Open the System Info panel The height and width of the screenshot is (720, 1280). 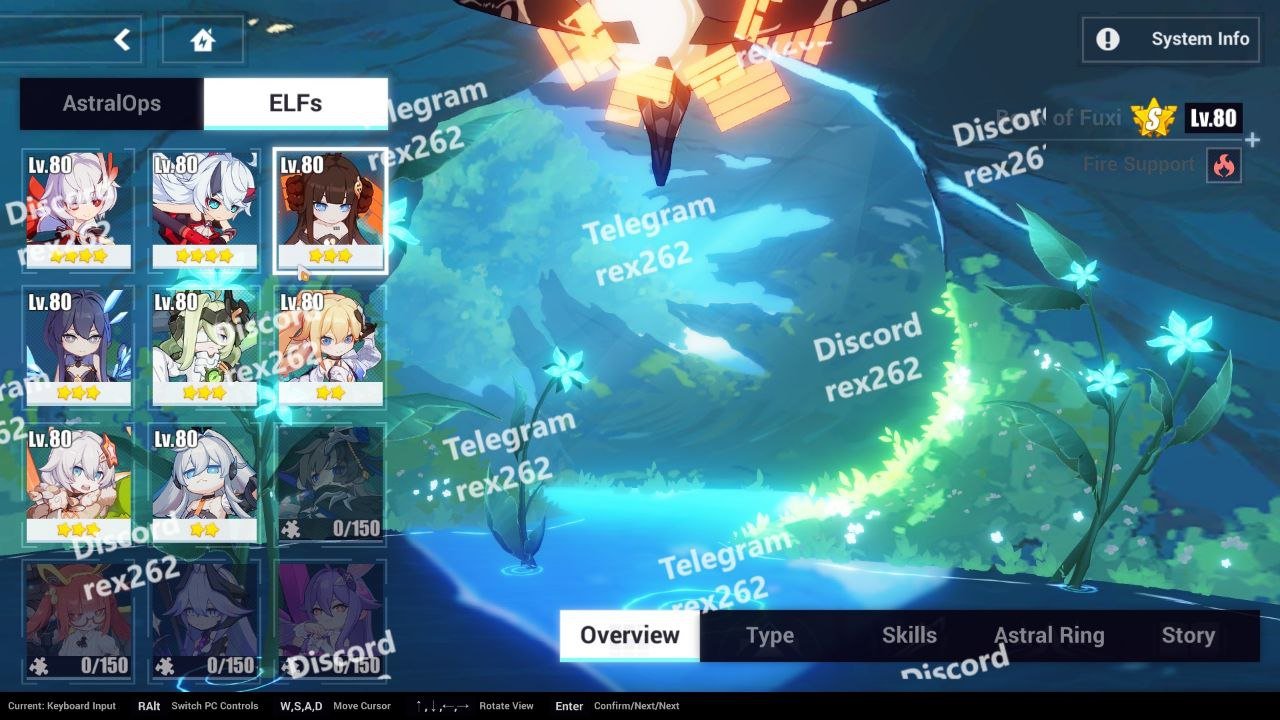[x=1171, y=39]
